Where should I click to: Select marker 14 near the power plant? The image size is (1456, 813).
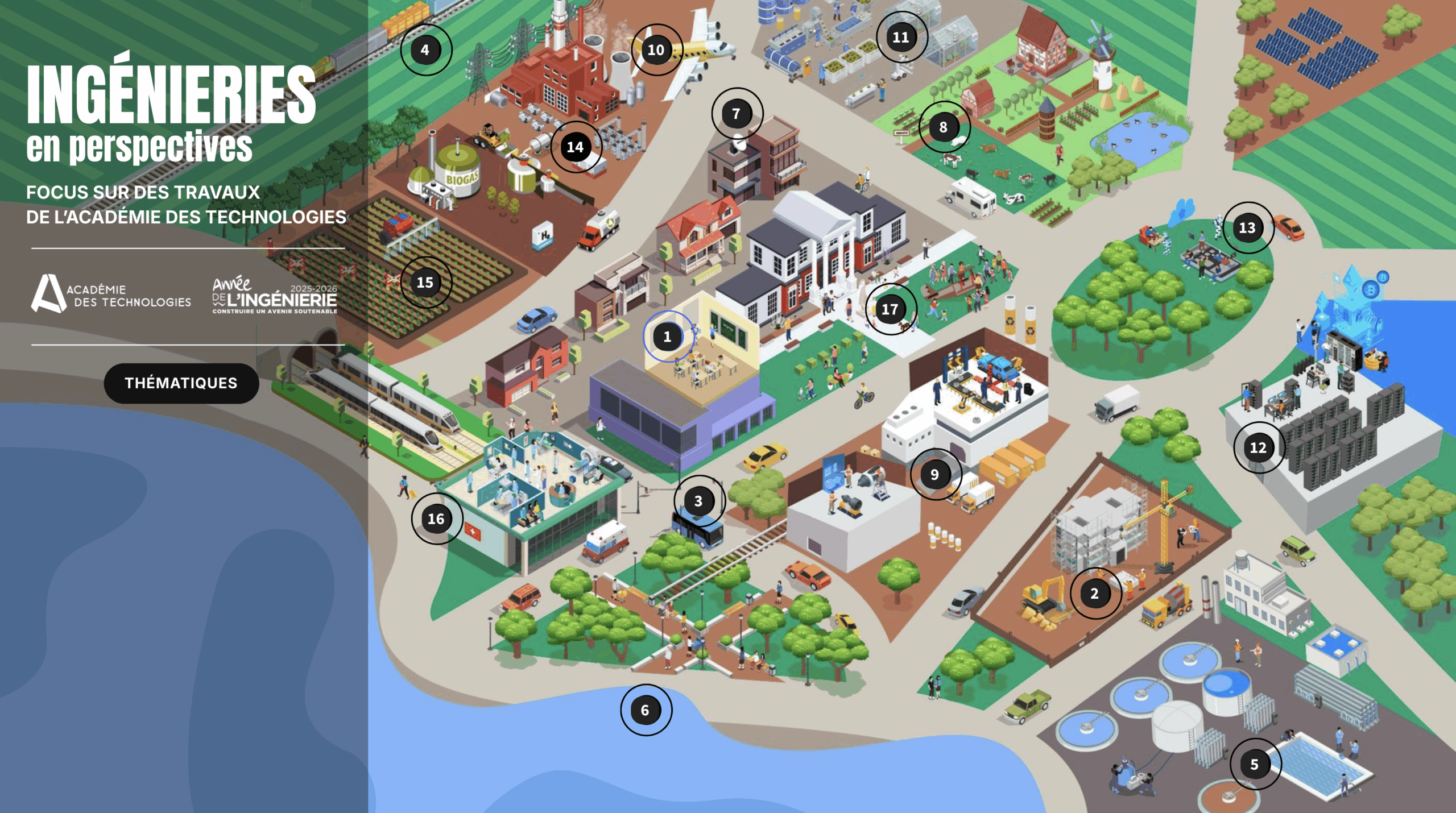click(575, 147)
